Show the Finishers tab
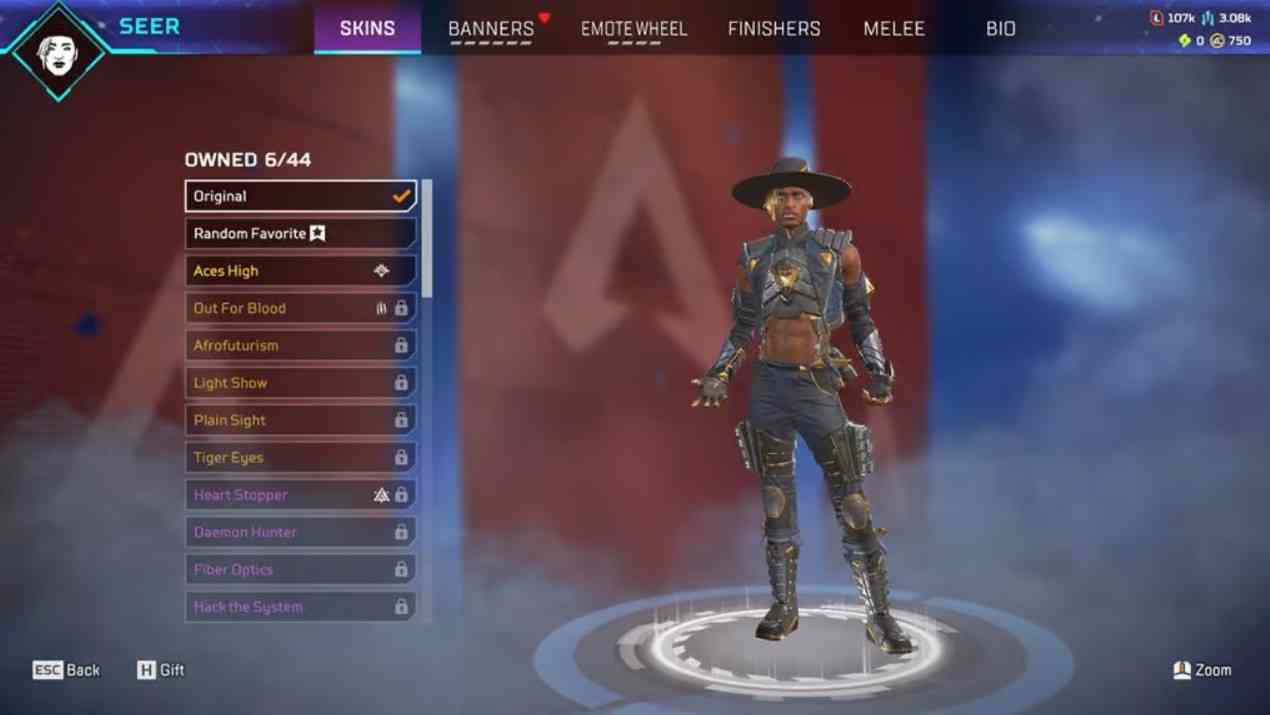Viewport: 1270px width, 715px height. (774, 29)
